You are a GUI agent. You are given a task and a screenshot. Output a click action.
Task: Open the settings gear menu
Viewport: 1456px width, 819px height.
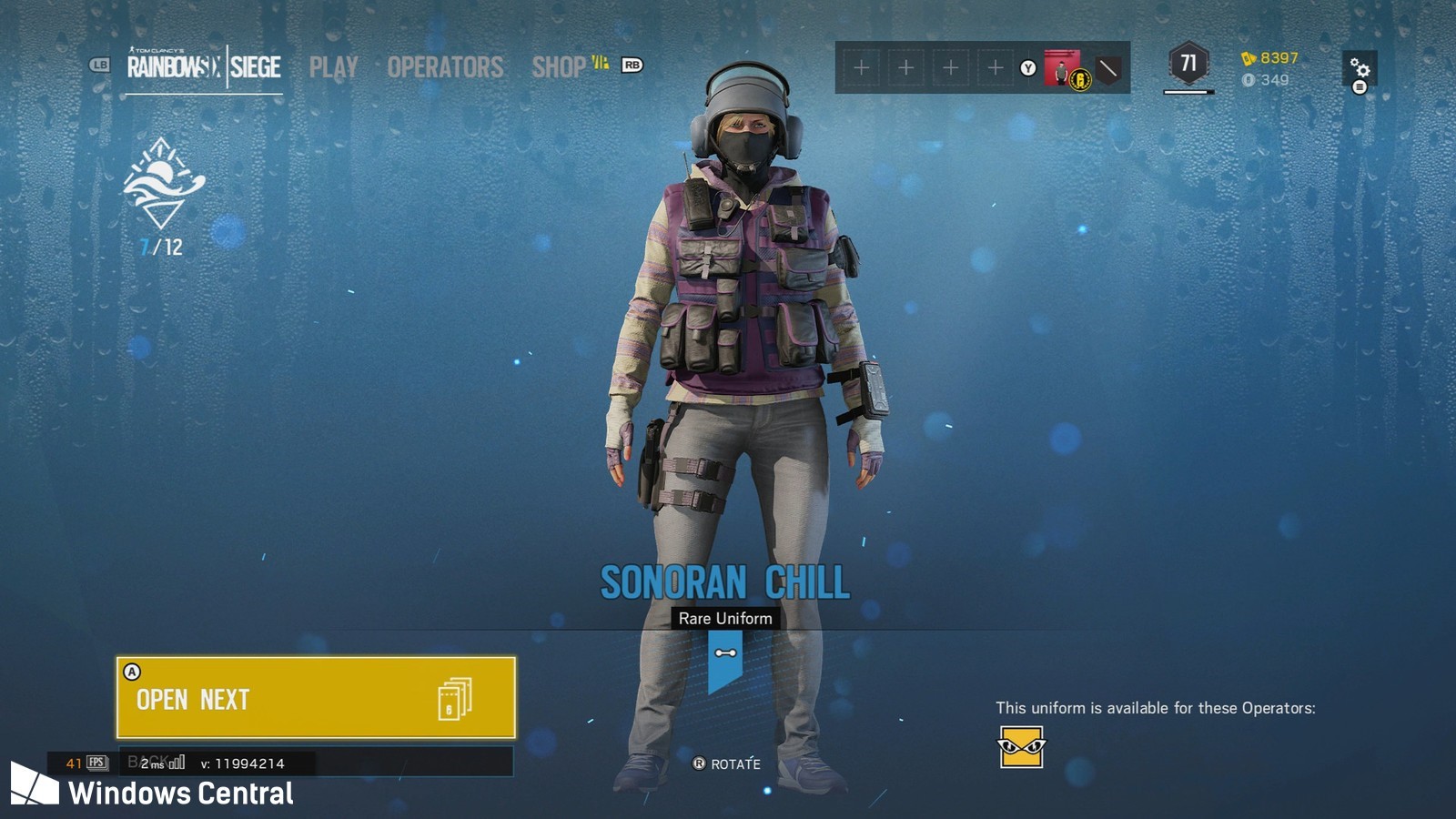(x=1360, y=68)
